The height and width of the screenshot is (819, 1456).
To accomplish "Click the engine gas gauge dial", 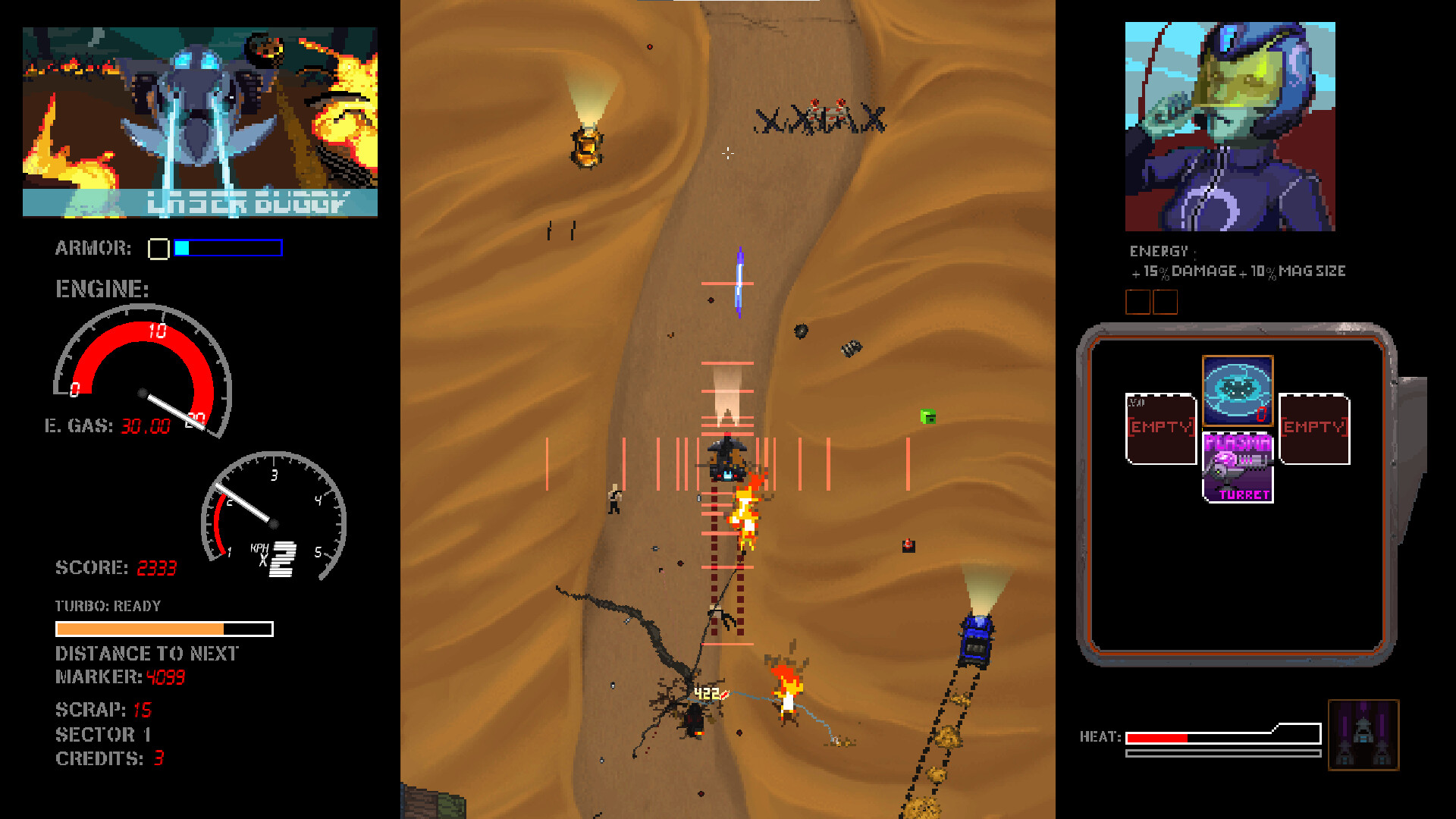I will [140, 372].
